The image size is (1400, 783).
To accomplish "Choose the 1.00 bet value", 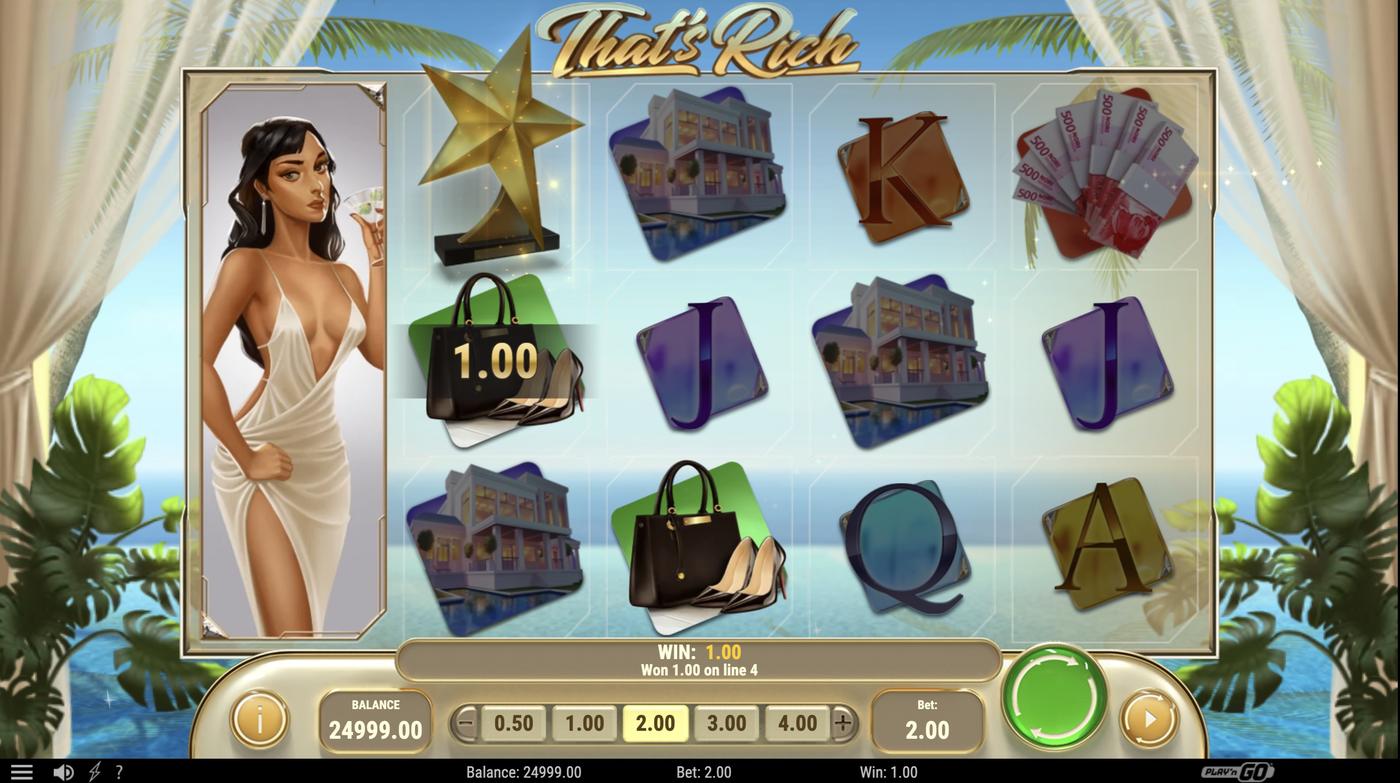I will (x=585, y=723).
